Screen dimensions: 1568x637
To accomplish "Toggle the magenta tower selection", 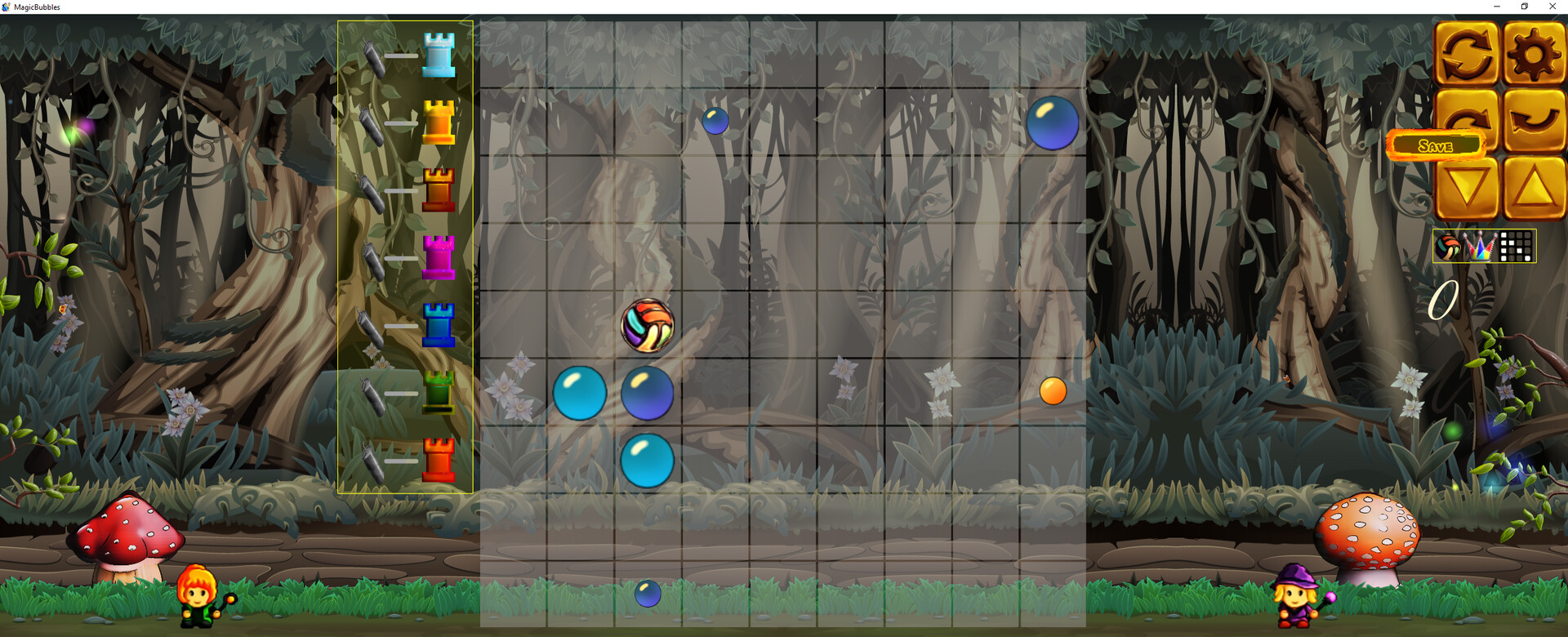I will tap(440, 256).
